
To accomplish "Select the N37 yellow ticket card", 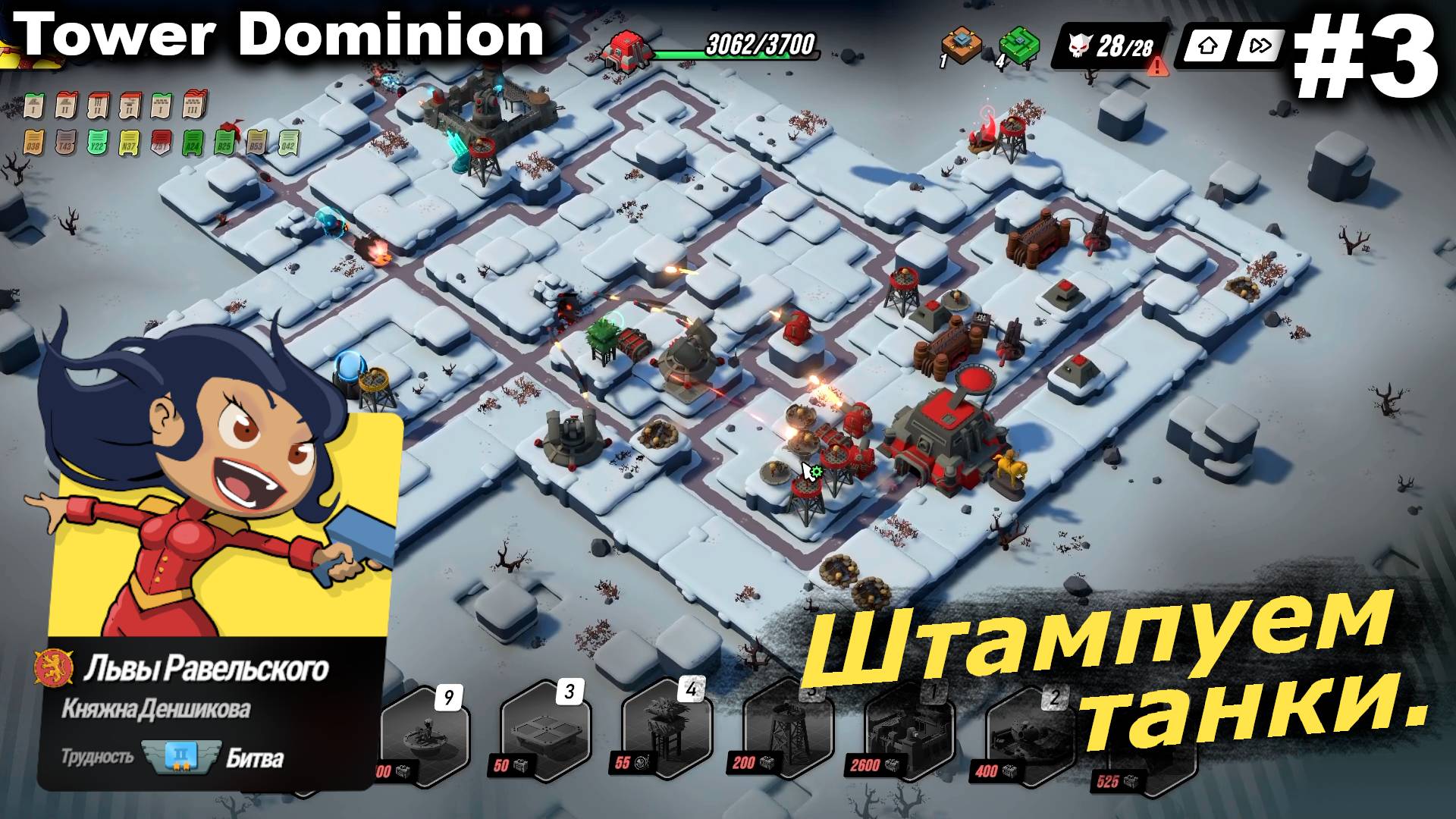I will (129, 142).
